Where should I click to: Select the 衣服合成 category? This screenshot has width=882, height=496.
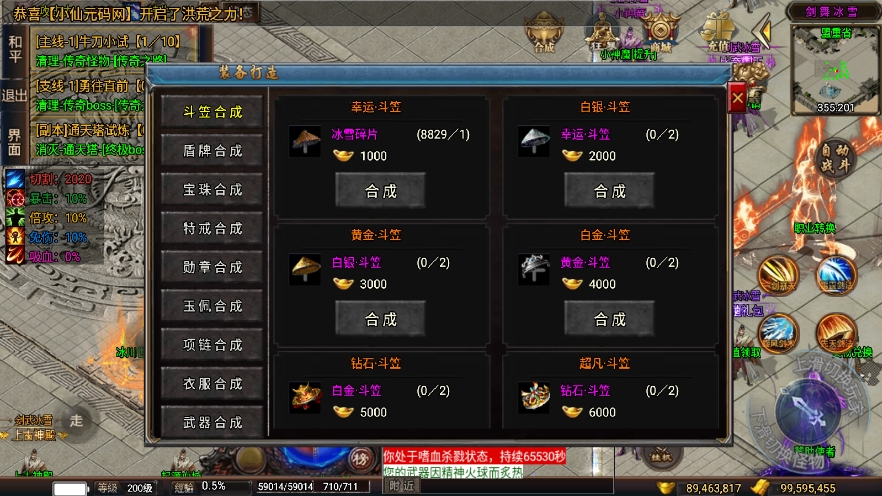(212, 384)
